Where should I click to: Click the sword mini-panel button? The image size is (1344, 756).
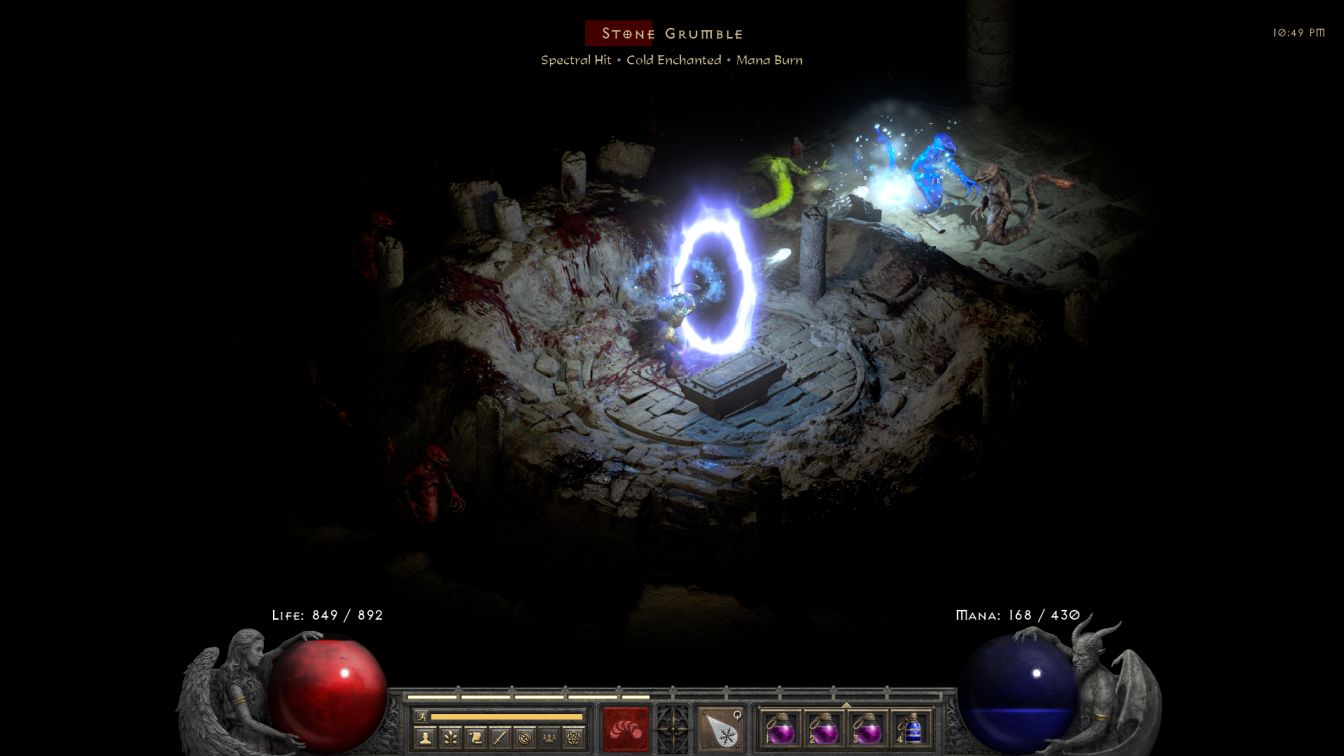[x=499, y=738]
